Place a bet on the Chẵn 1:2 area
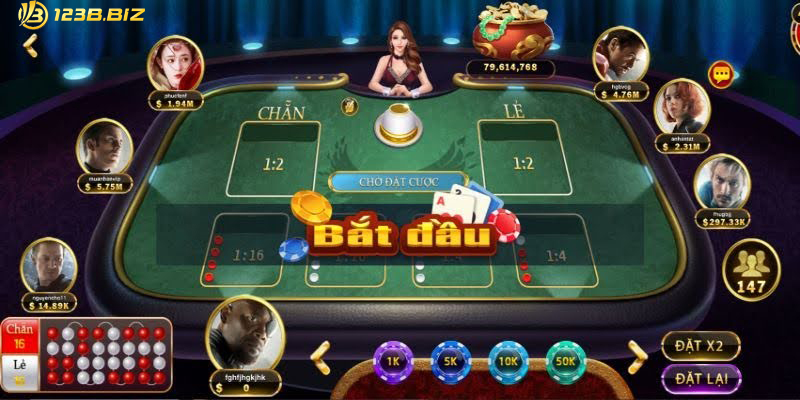Screen dimensions: 800x400 (274, 160)
